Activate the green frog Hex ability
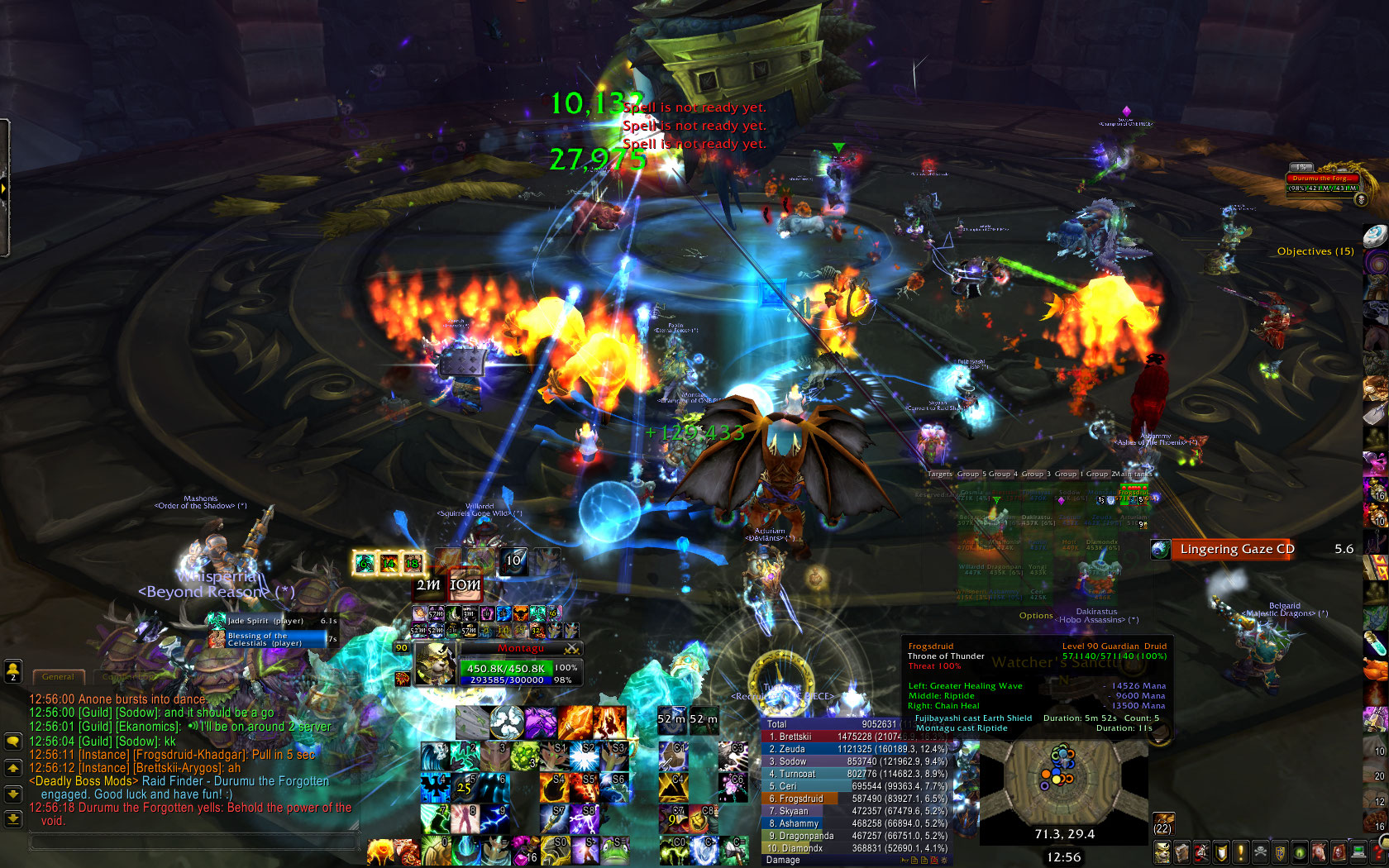1389x868 pixels. [x=615, y=851]
